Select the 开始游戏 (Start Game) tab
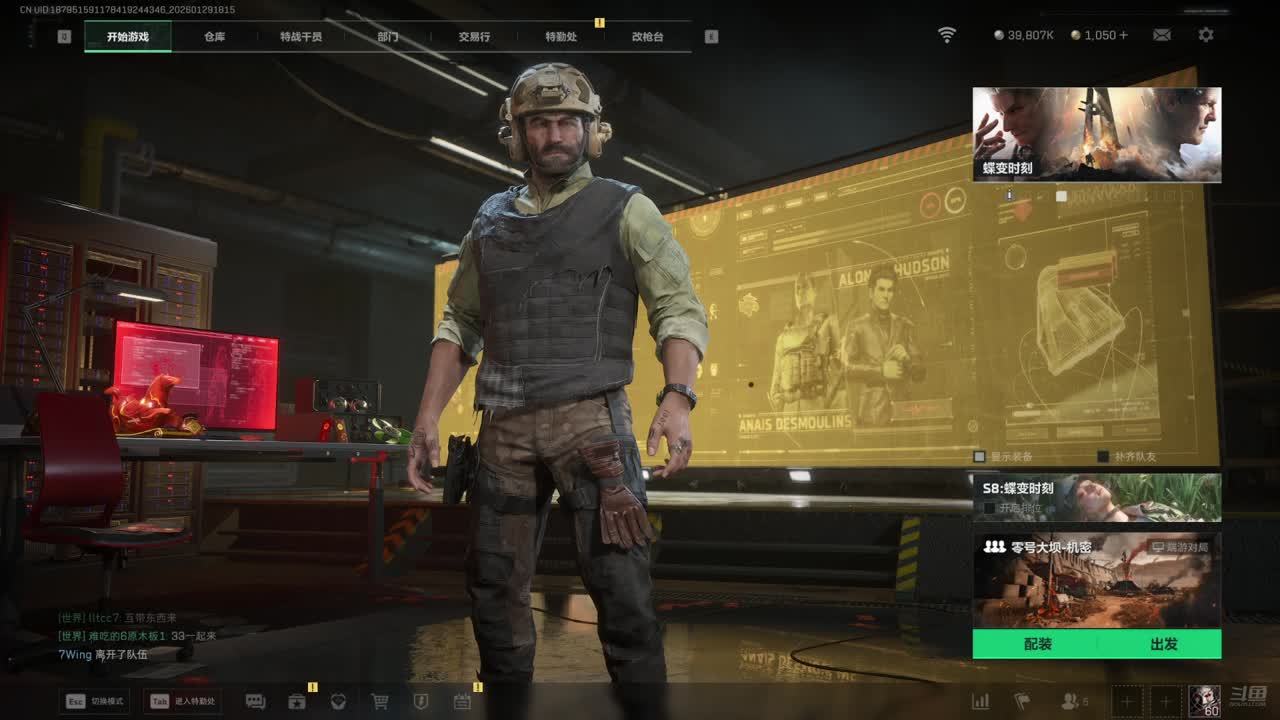Image resolution: width=1280 pixels, height=720 pixels. coord(128,37)
